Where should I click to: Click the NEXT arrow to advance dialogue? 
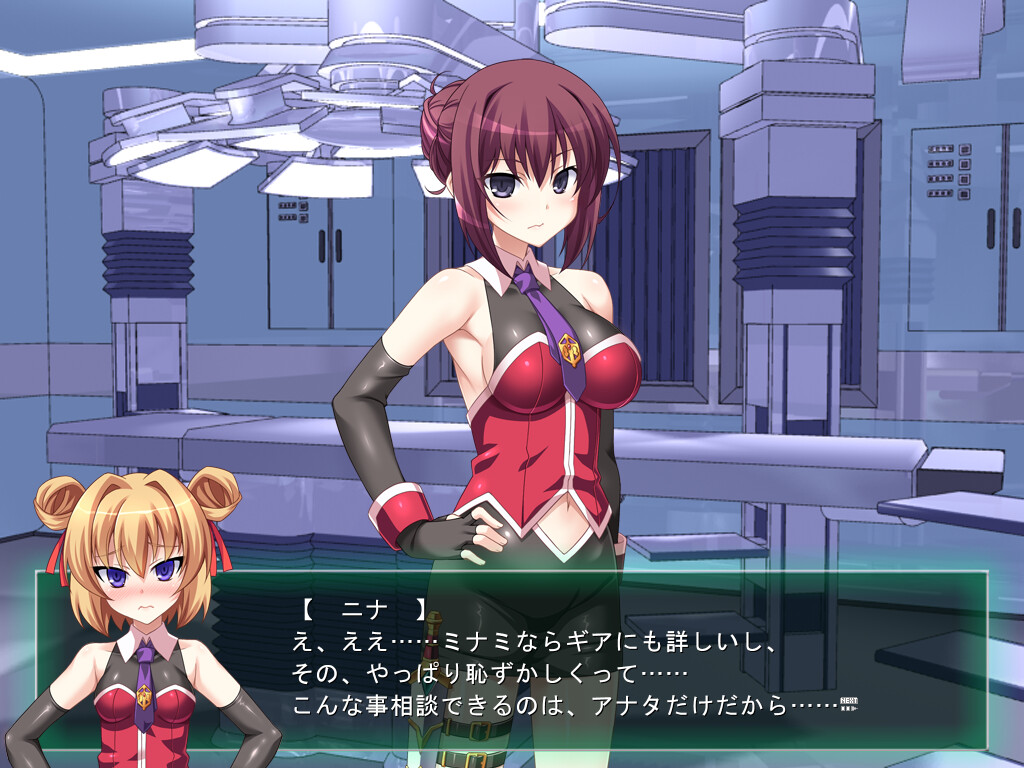pyautogui.click(x=851, y=703)
